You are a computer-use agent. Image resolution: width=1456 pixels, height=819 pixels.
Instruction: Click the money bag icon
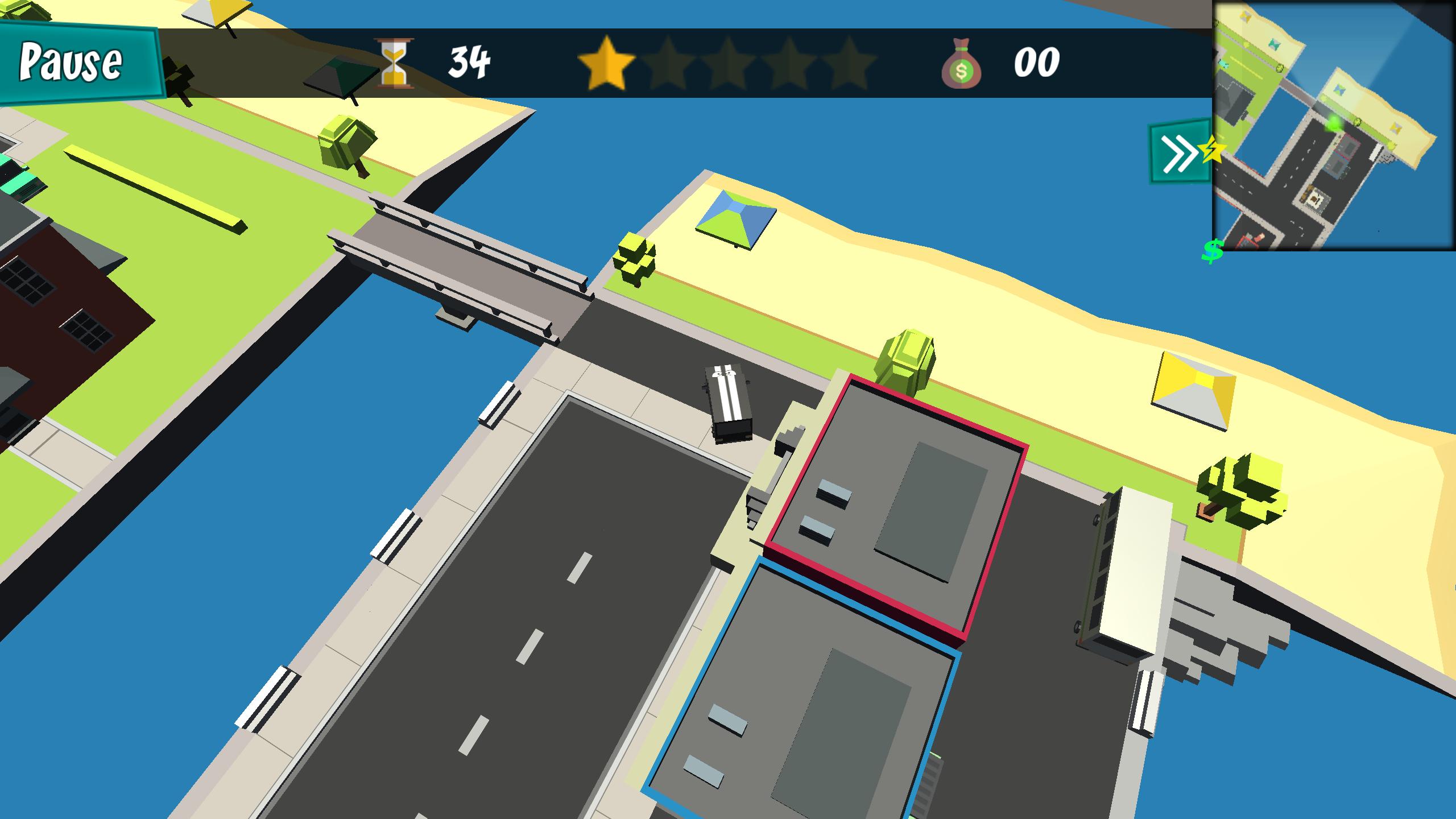pos(962,64)
